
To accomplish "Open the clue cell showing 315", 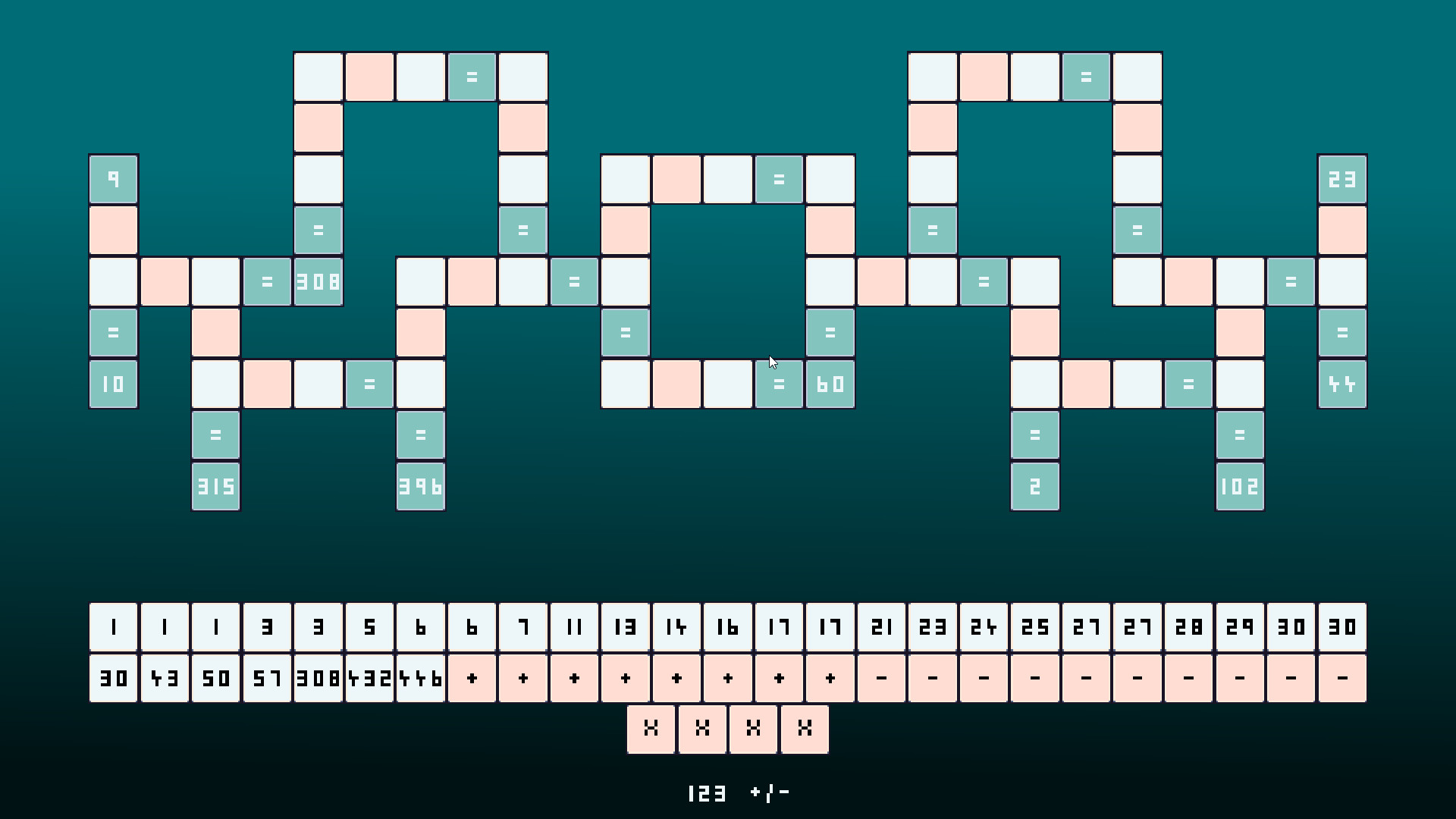I will tap(215, 486).
